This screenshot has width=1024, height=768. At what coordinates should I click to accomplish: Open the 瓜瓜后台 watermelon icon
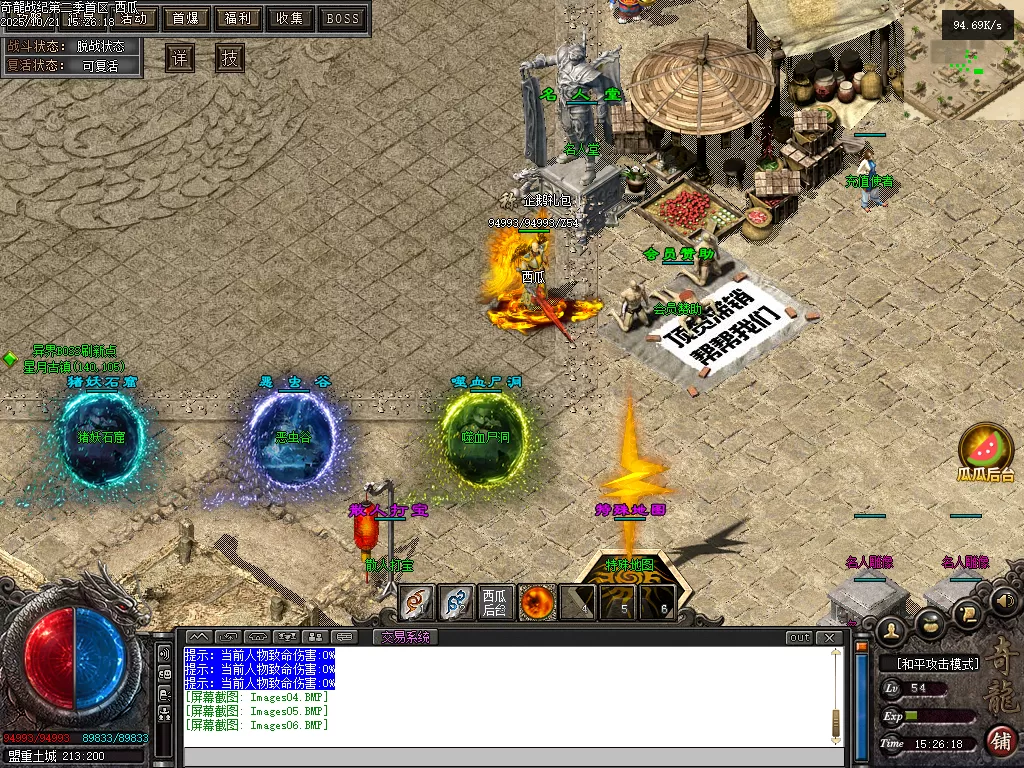[x=986, y=445]
